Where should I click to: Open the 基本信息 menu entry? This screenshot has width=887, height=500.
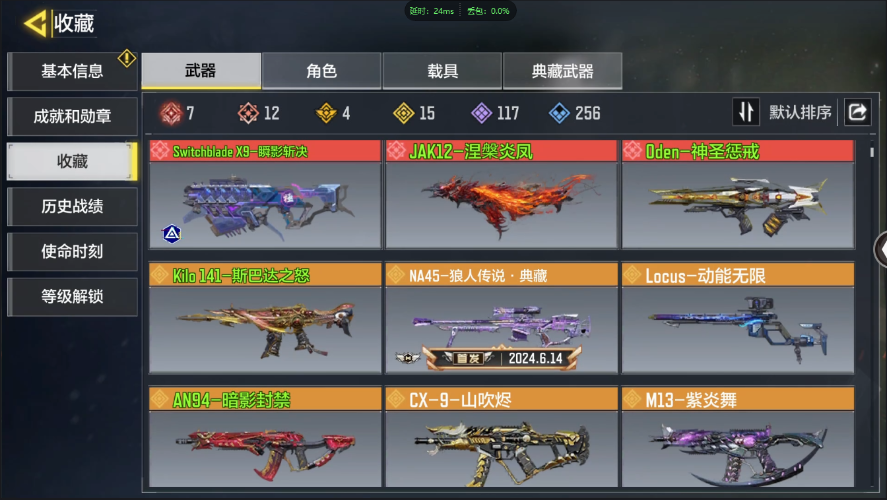(71, 71)
